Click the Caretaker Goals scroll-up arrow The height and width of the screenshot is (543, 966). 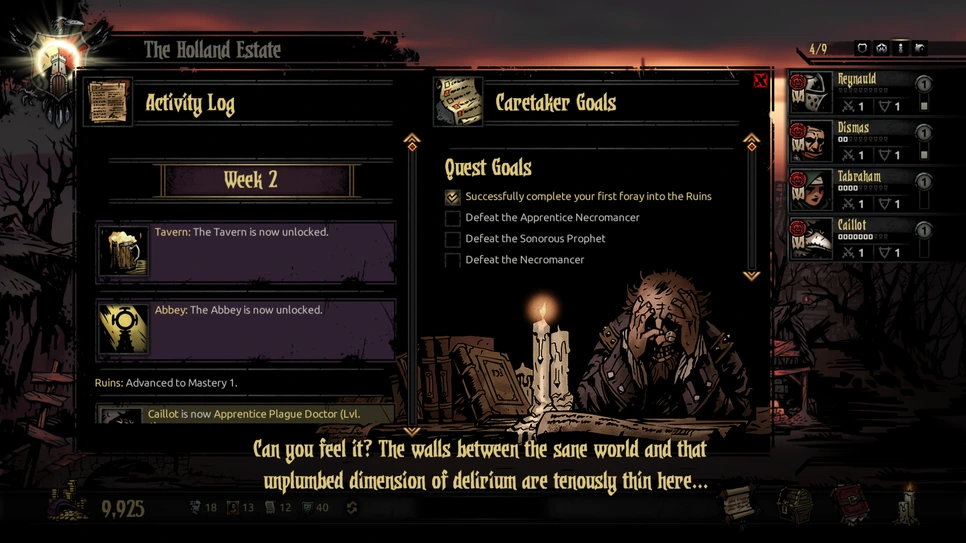click(x=751, y=141)
